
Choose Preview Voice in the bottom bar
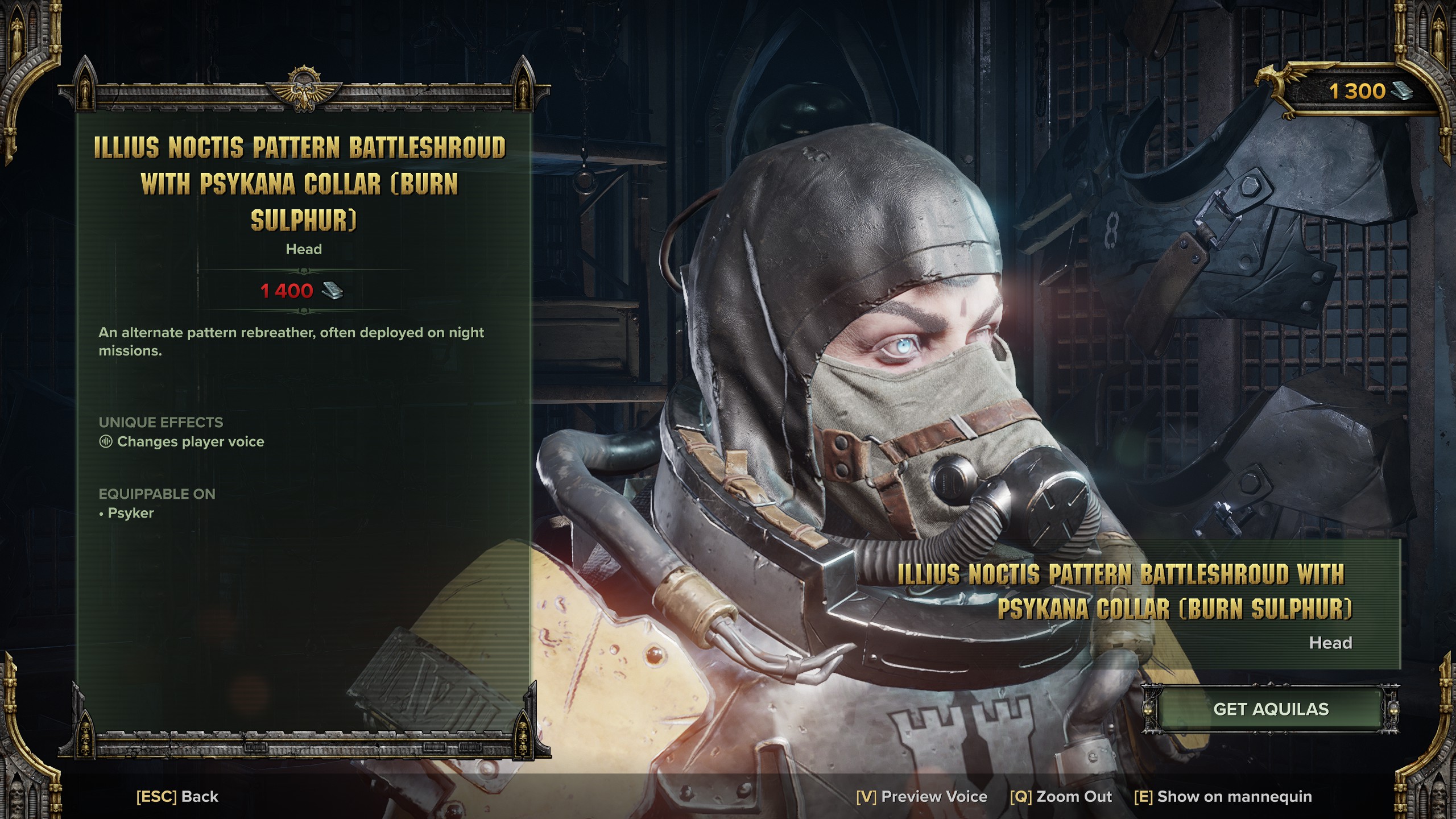tap(921, 797)
